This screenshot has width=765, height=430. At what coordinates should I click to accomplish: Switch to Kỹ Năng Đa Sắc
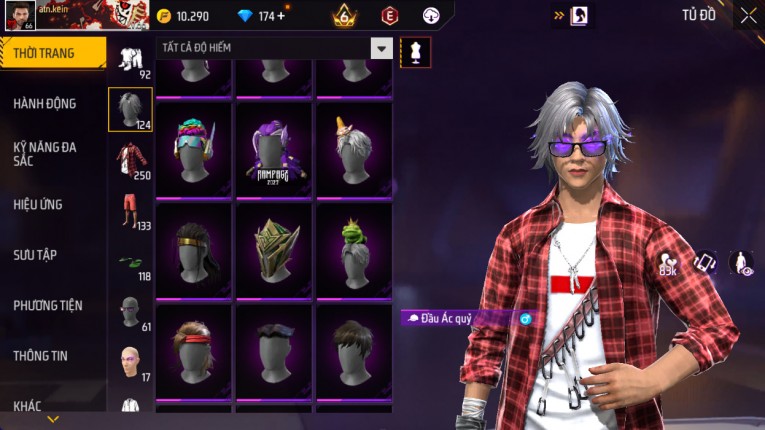click(45, 153)
